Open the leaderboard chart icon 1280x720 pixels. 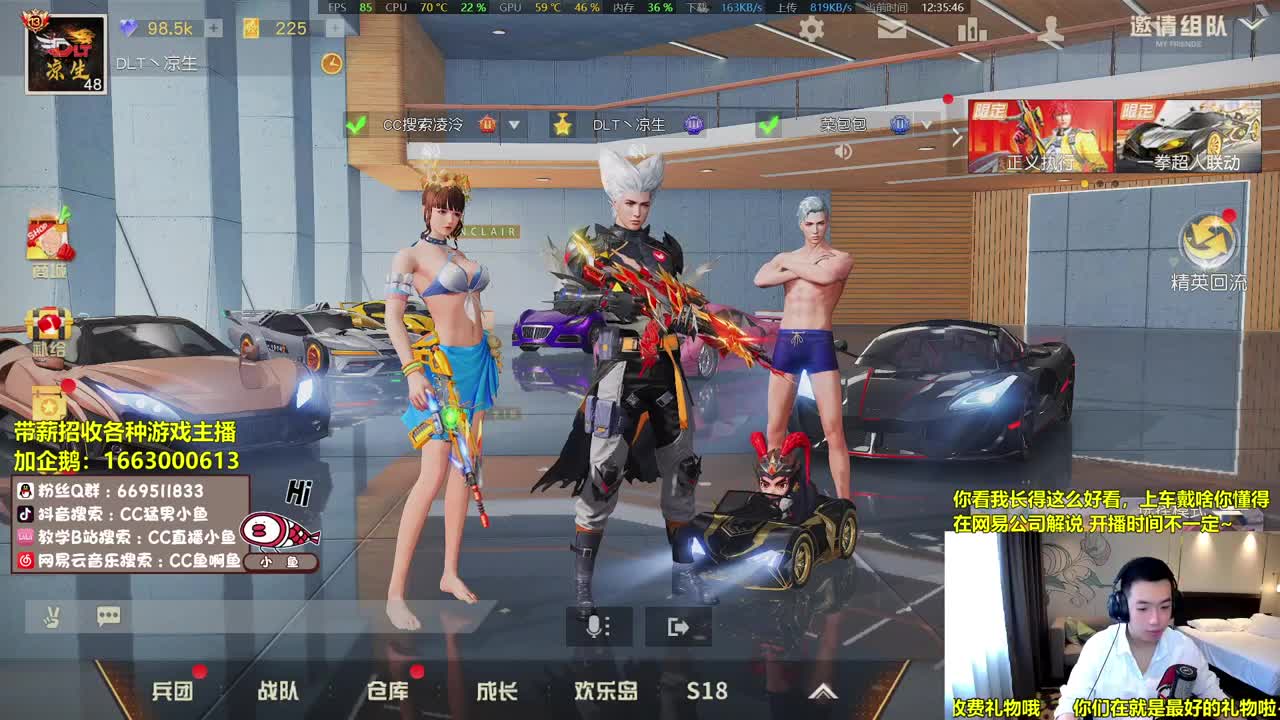pyautogui.click(x=970, y=31)
